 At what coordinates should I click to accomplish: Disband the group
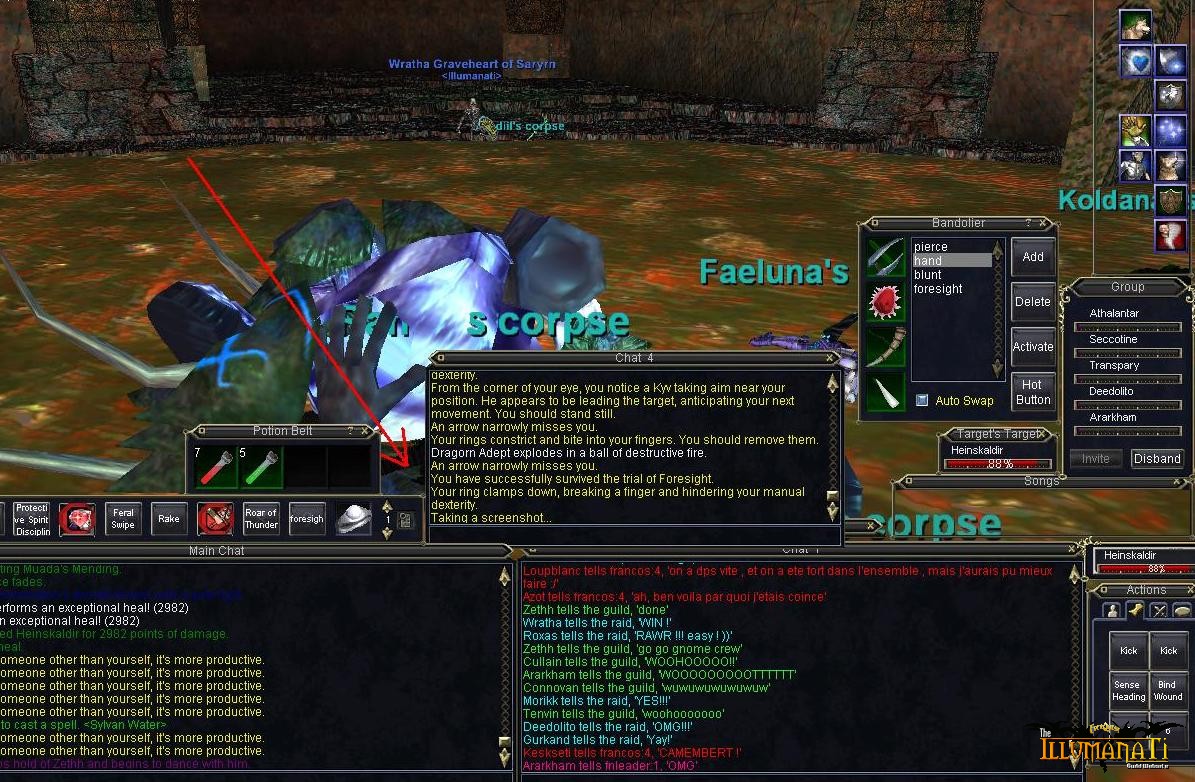click(1157, 459)
